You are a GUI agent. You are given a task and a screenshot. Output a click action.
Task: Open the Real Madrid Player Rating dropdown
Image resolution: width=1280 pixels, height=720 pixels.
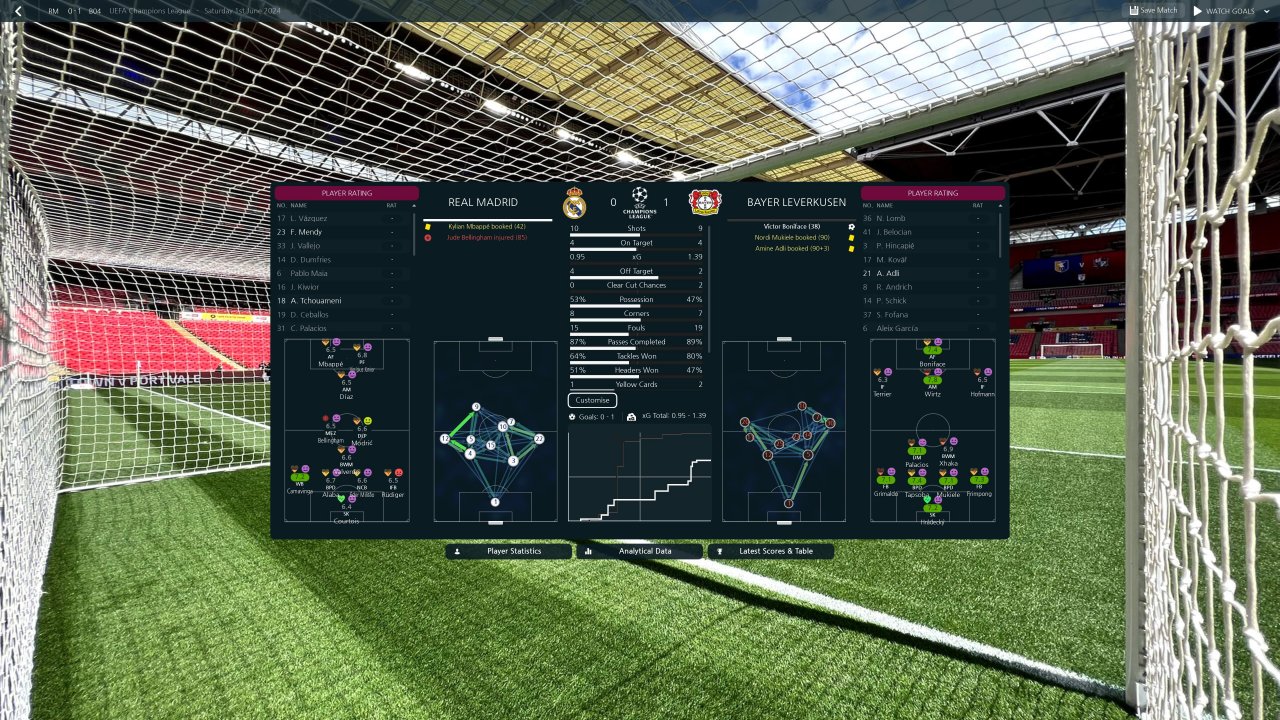click(x=346, y=193)
